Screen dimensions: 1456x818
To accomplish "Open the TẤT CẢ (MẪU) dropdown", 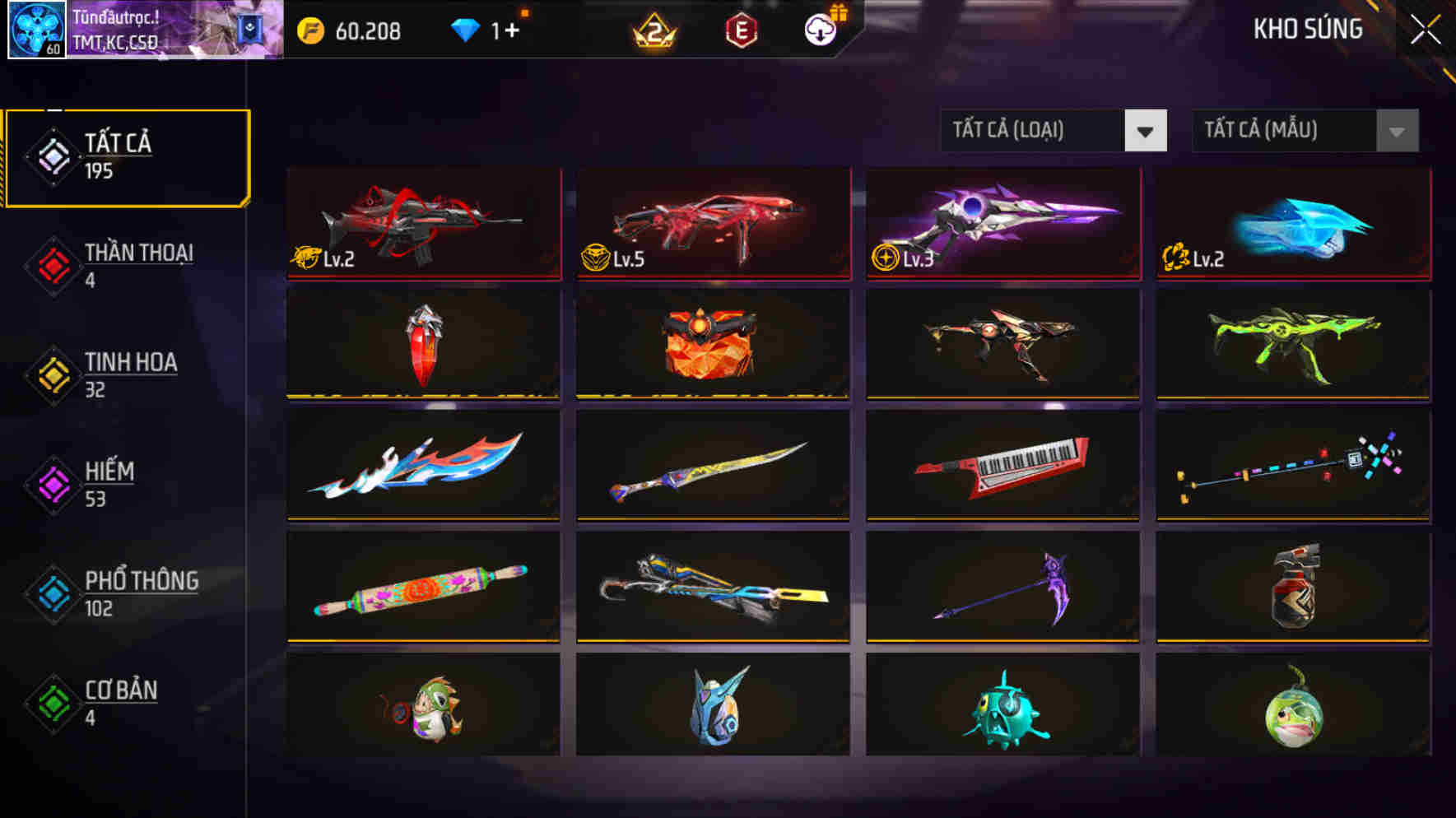I will coord(1305,130).
